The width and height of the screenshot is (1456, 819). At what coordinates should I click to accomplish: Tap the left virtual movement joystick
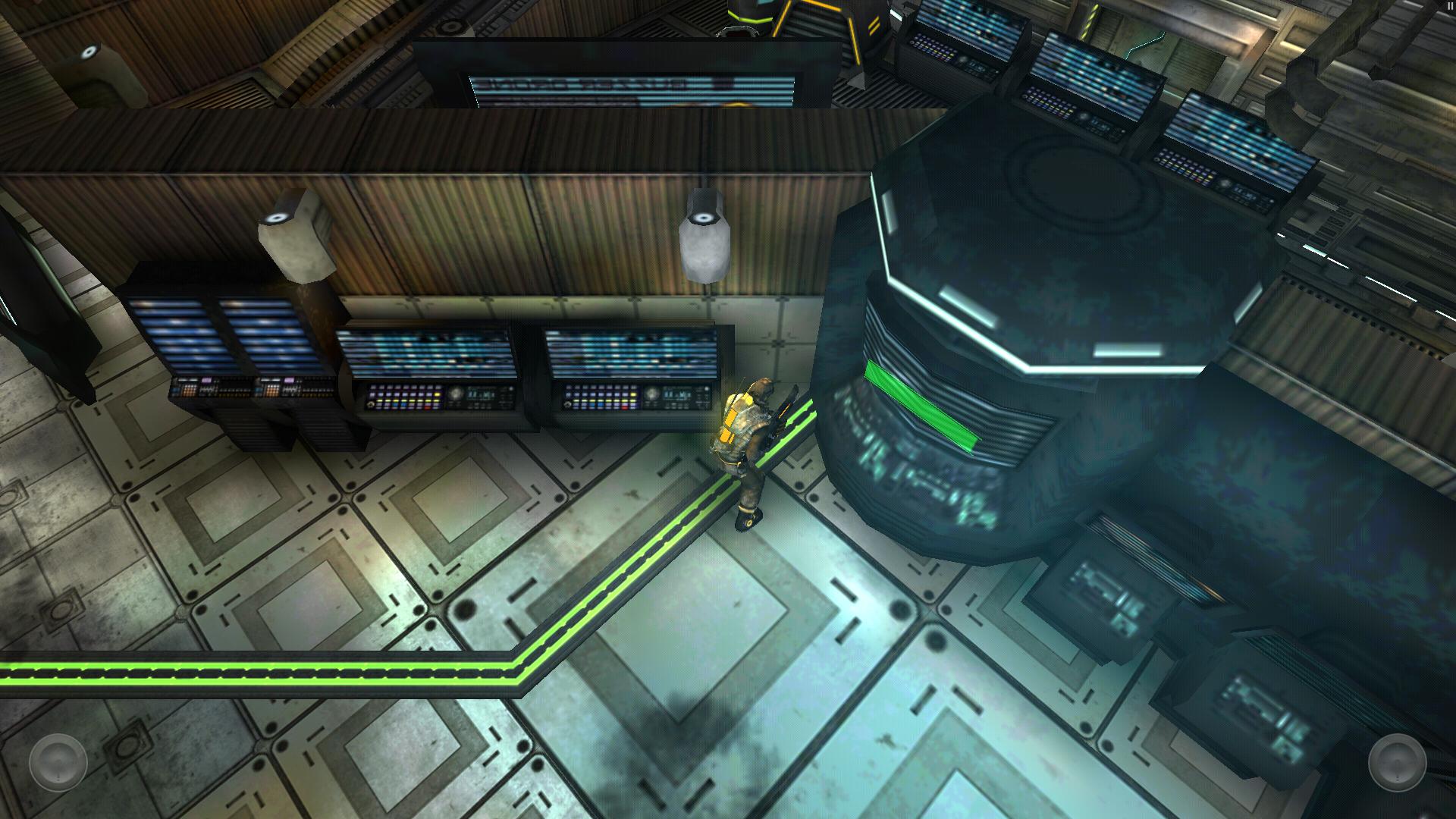(58, 761)
